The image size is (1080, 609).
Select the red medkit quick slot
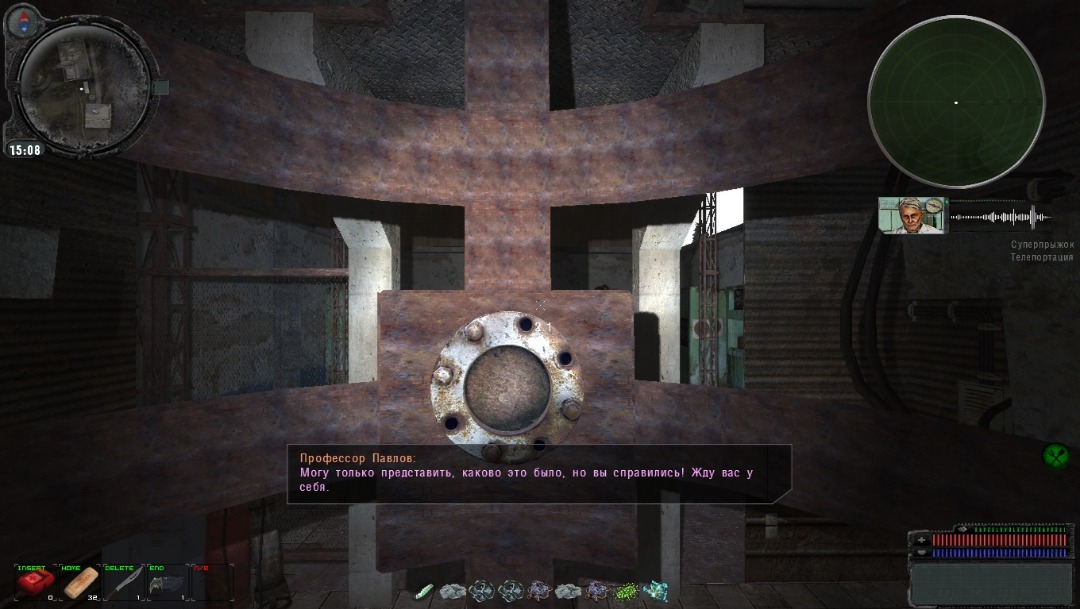coord(38,582)
